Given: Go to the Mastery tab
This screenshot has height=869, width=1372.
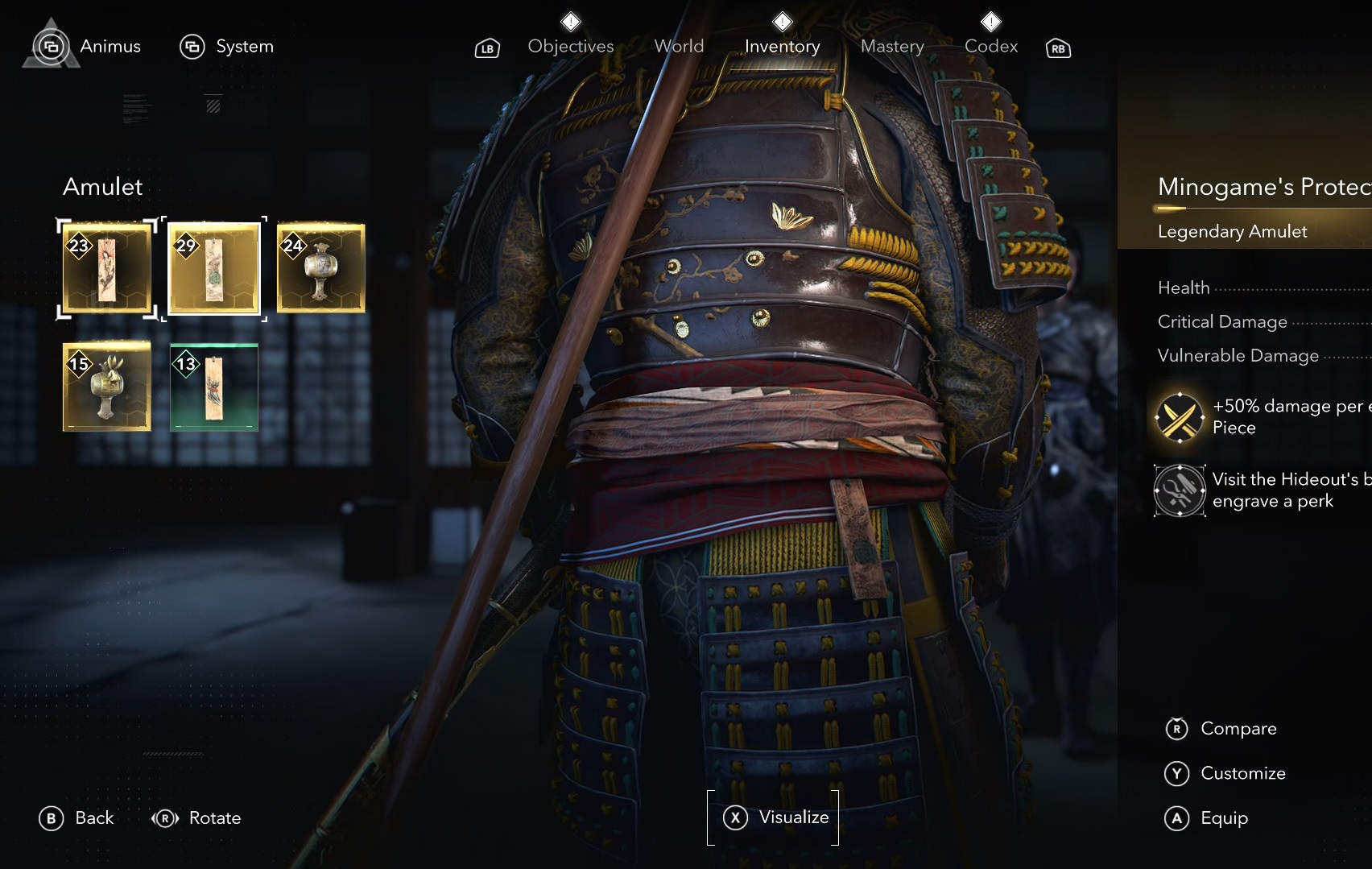Looking at the screenshot, I should tap(892, 47).
